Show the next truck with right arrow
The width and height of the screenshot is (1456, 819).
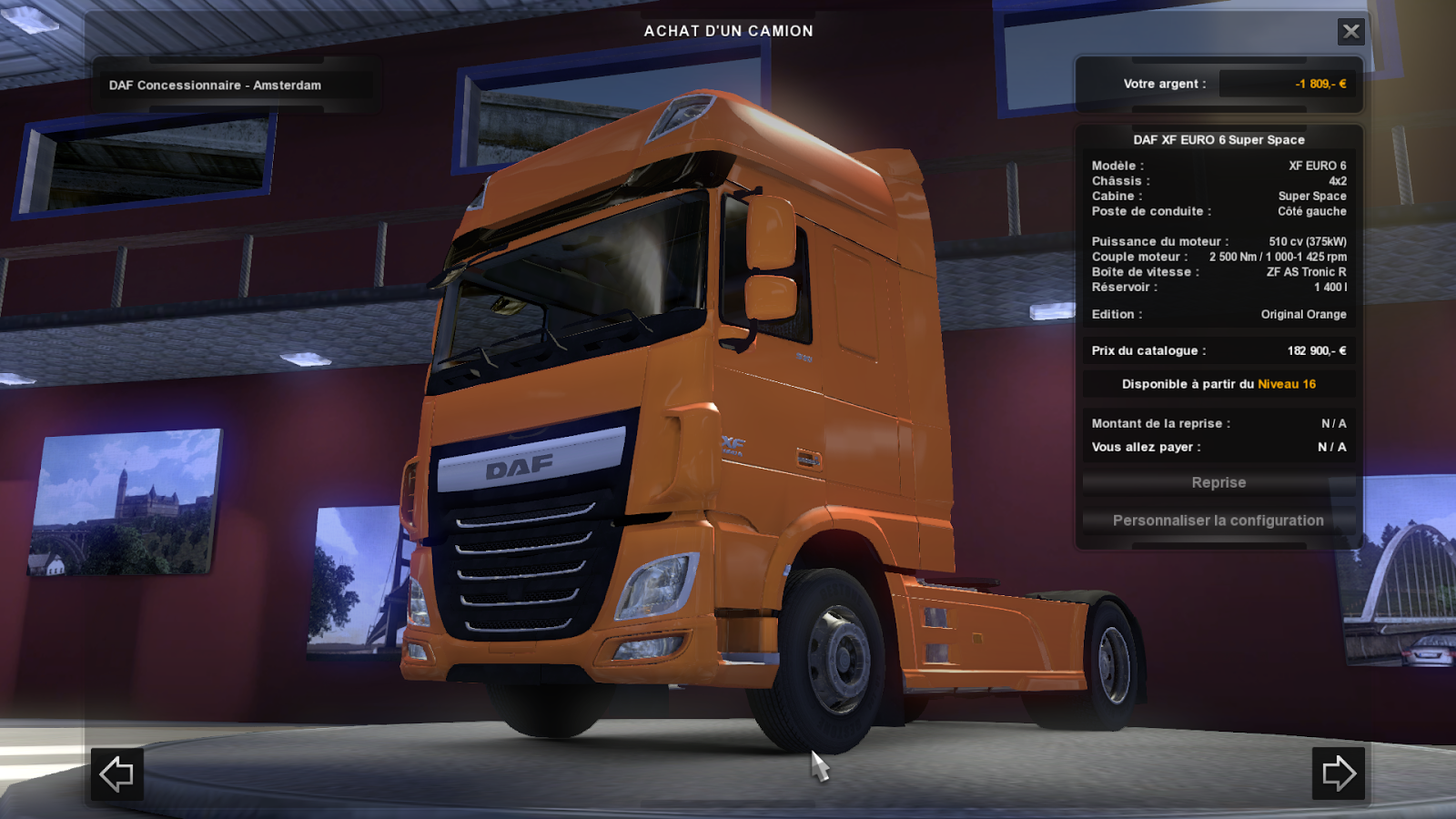coord(1339,774)
